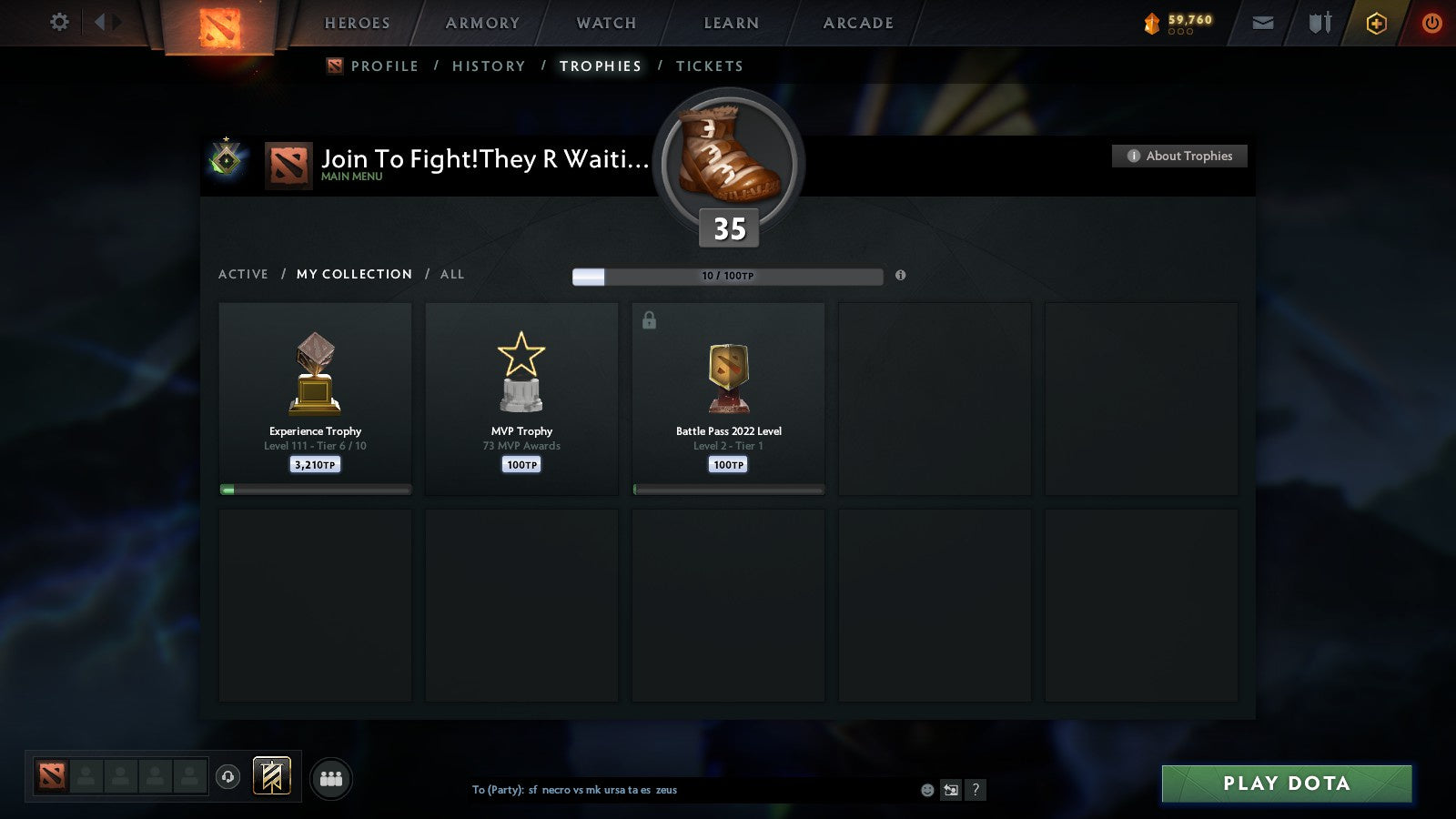1456x819 pixels.
Task: Expand the trophy points info tooltip
Action: tap(900, 276)
